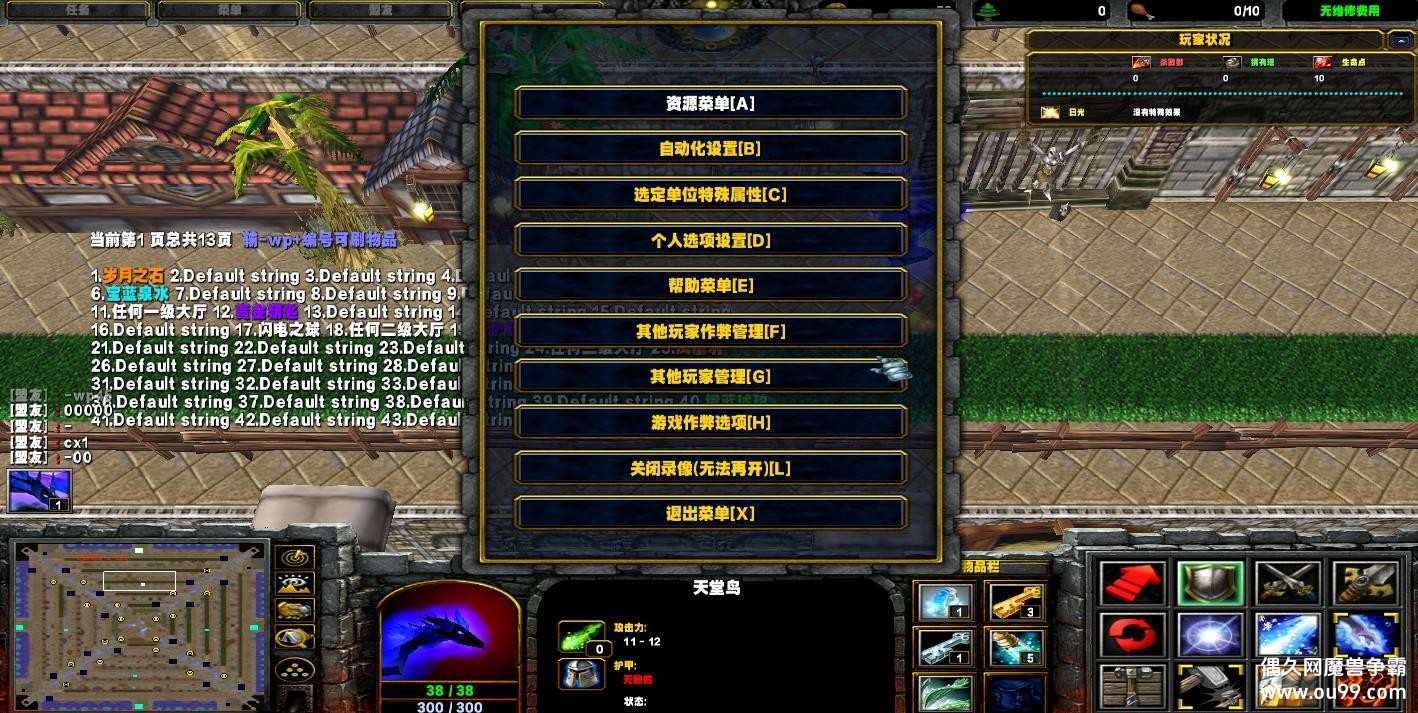Click the green-bordered shield command icon
Image resolution: width=1418 pixels, height=713 pixels.
tap(1210, 583)
